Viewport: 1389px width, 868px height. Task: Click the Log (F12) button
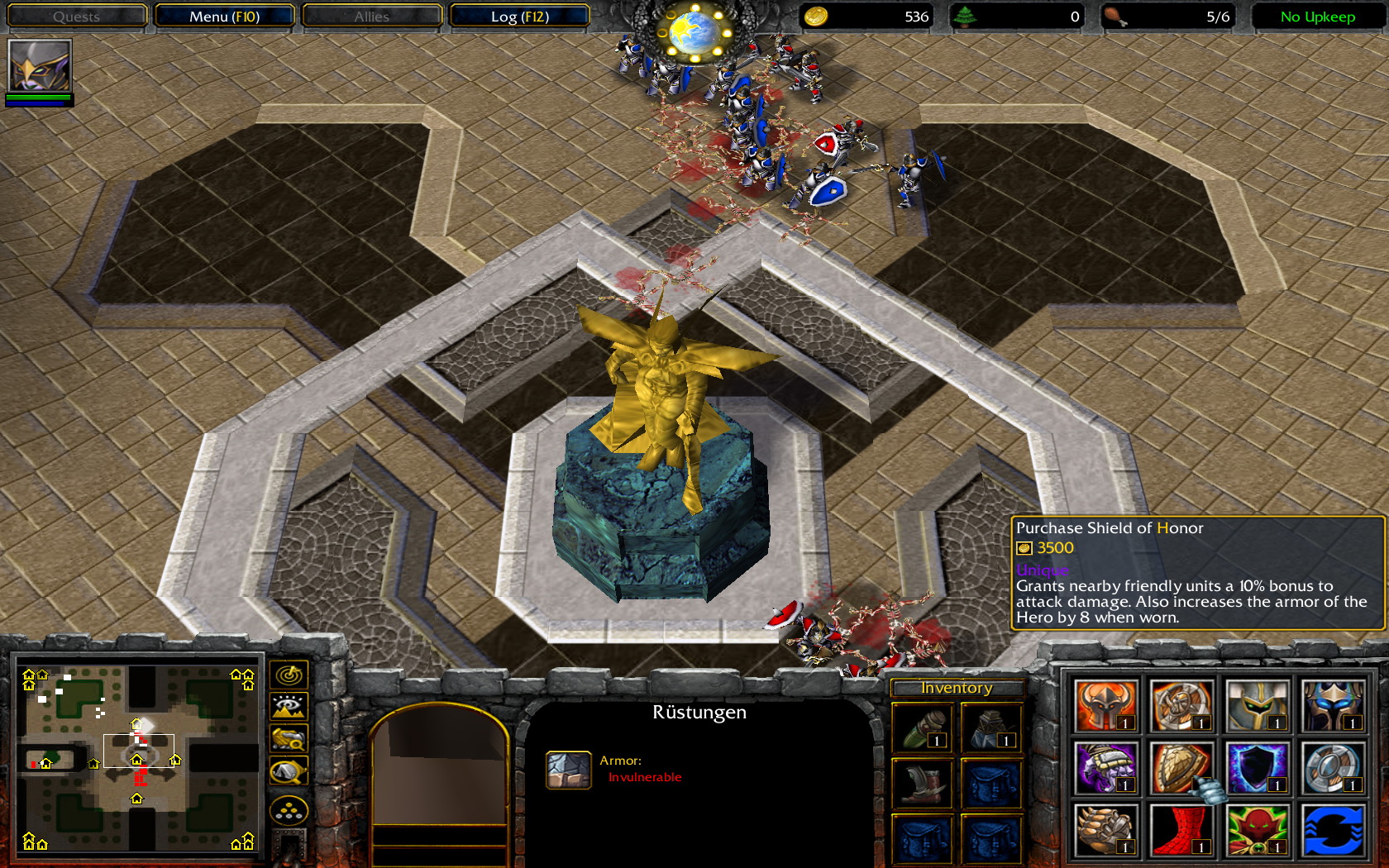pos(520,16)
